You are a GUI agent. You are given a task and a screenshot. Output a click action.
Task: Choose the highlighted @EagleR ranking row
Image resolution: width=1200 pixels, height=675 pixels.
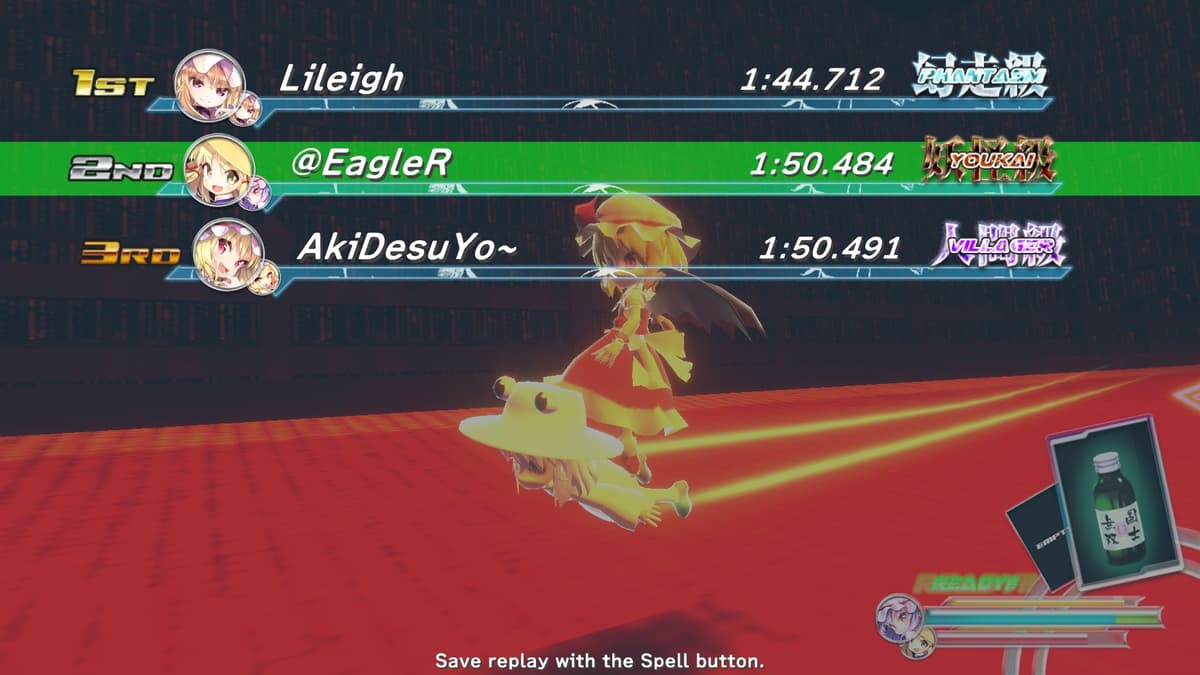pyautogui.click(x=600, y=164)
